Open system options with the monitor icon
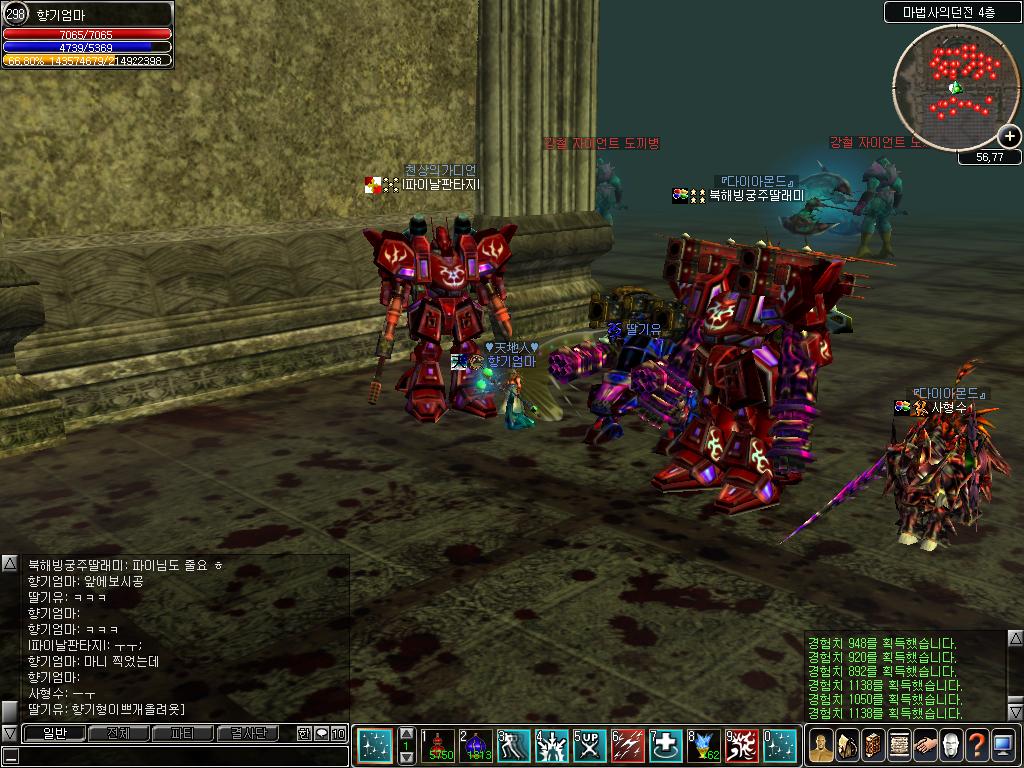Screen dimensions: 1024x768 pyautogui.click(x=1002, y=745)
